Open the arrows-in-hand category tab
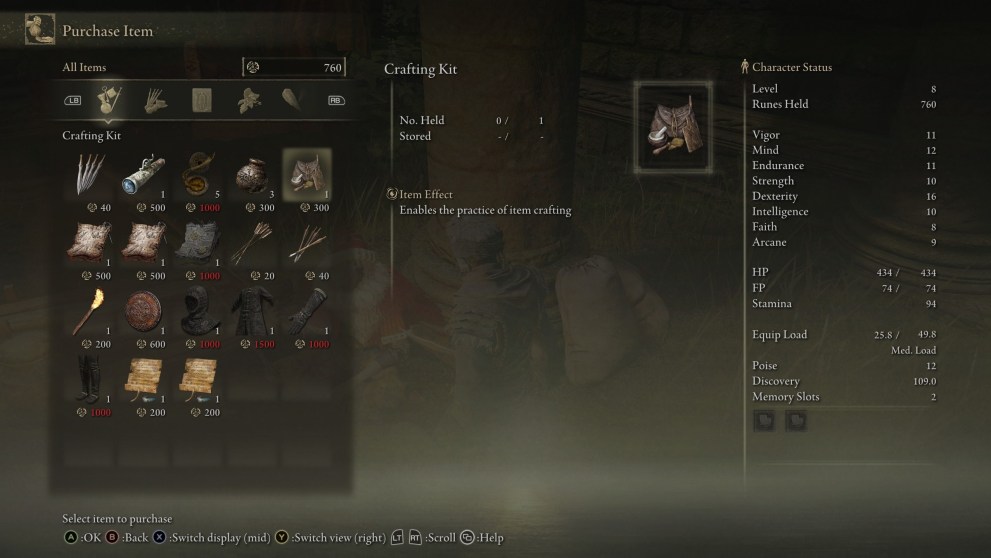Image resolution: width=991 pixels, height=558 pixels. coord(154,99)
